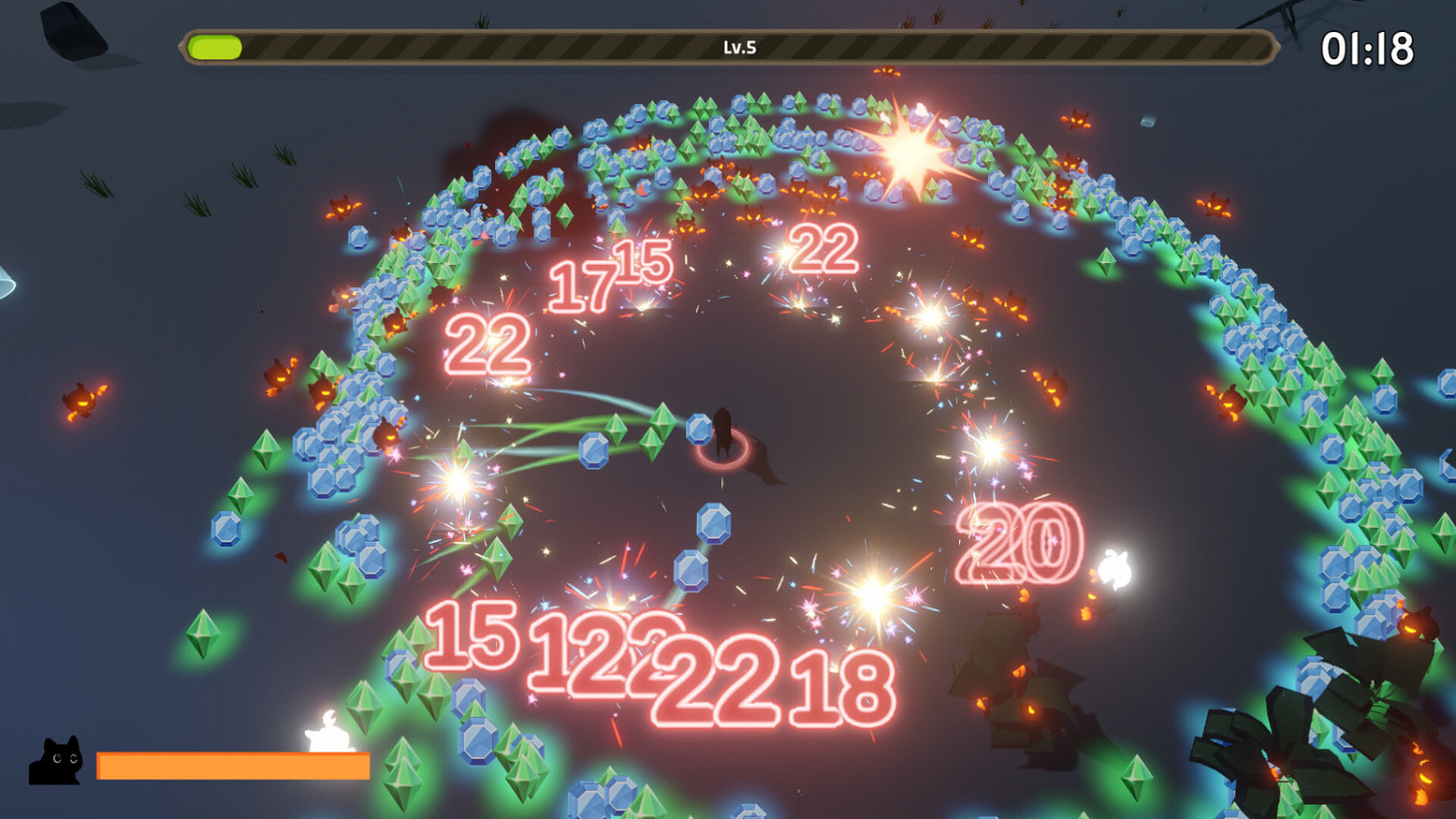
Task: Click the number 15 on the lower left
Action: tap(473, 636)
